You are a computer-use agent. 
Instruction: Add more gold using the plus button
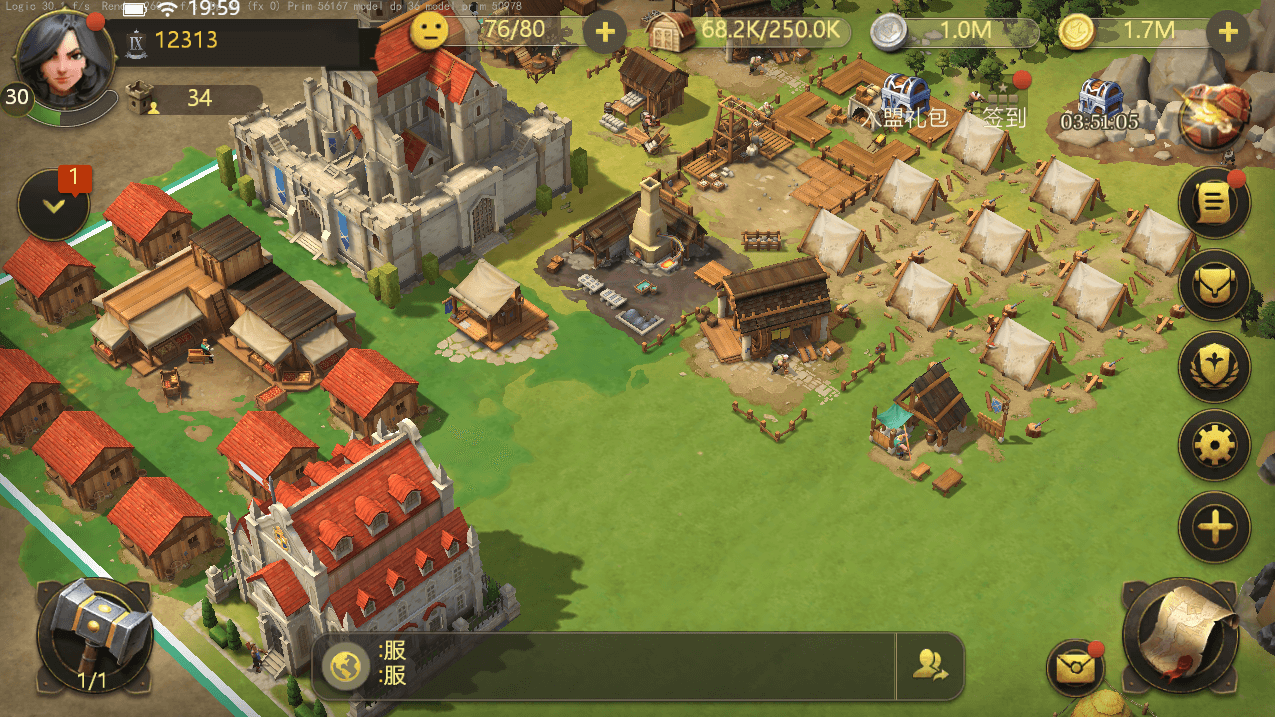click(x=1228, y=32)
